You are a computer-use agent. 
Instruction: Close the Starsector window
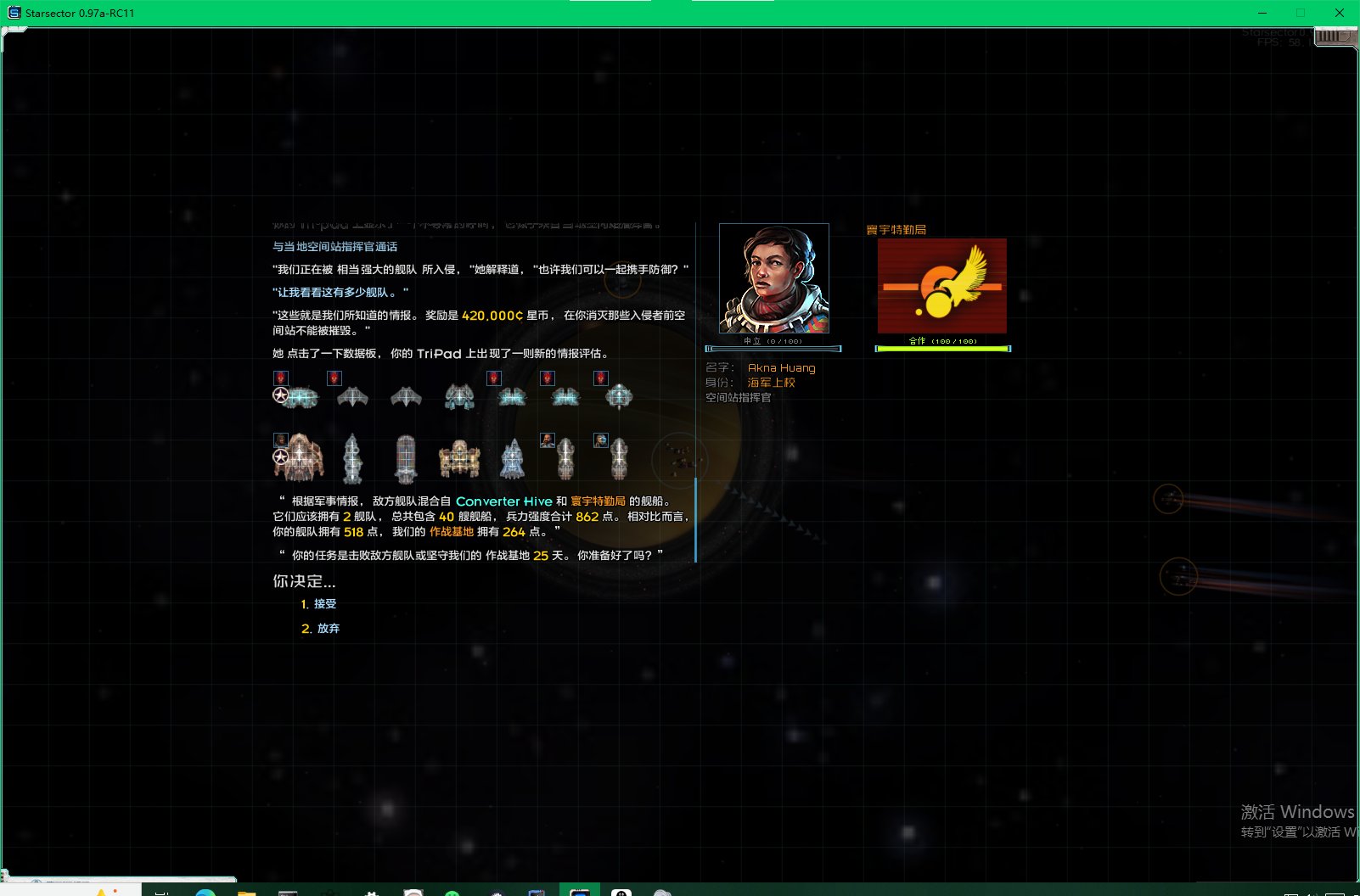(1339, 13)
